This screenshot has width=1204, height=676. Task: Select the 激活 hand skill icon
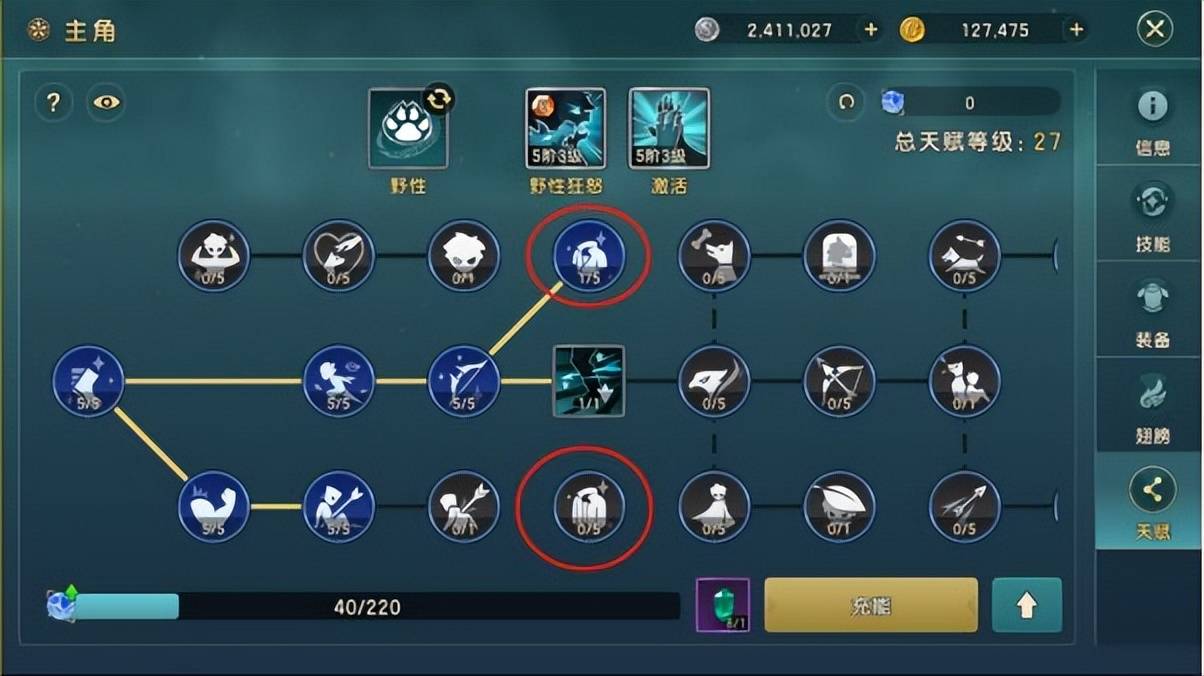click(x=669, y=129)
